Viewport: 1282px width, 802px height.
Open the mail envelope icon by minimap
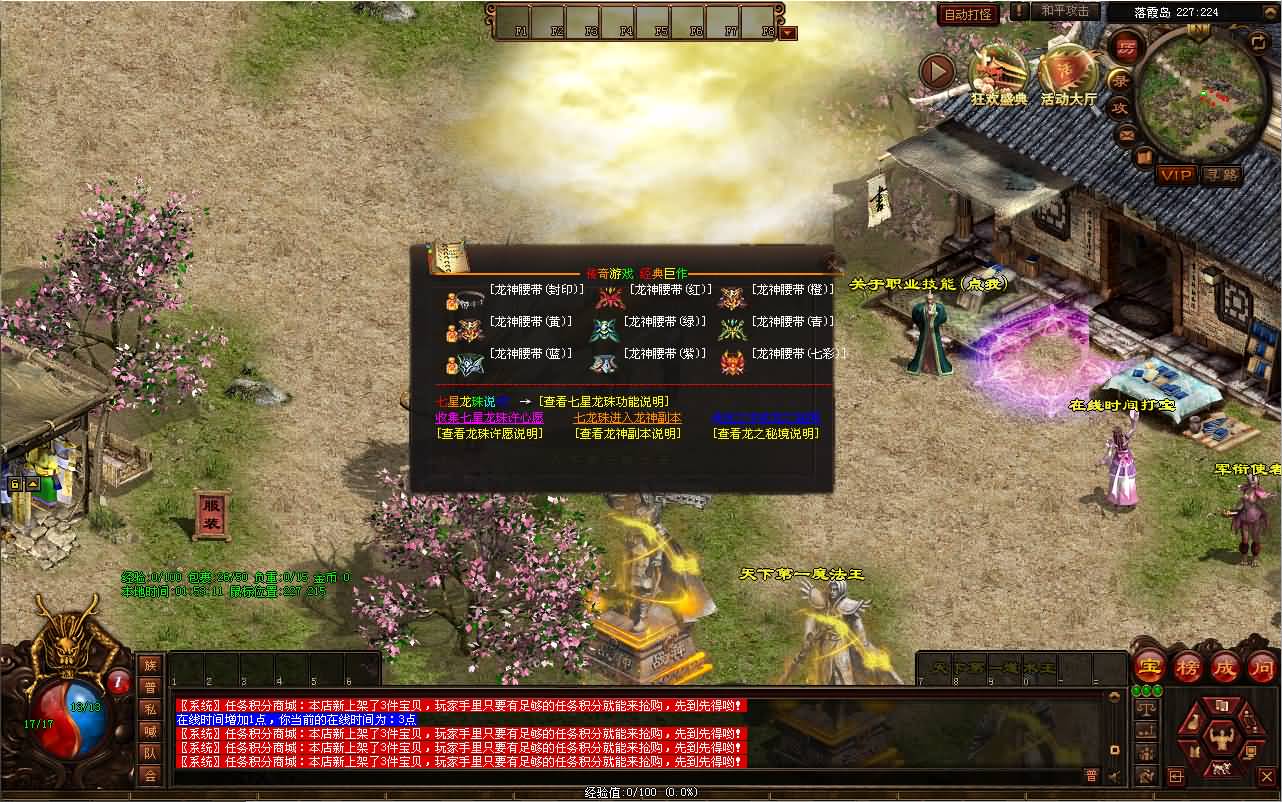(1127, 134)
